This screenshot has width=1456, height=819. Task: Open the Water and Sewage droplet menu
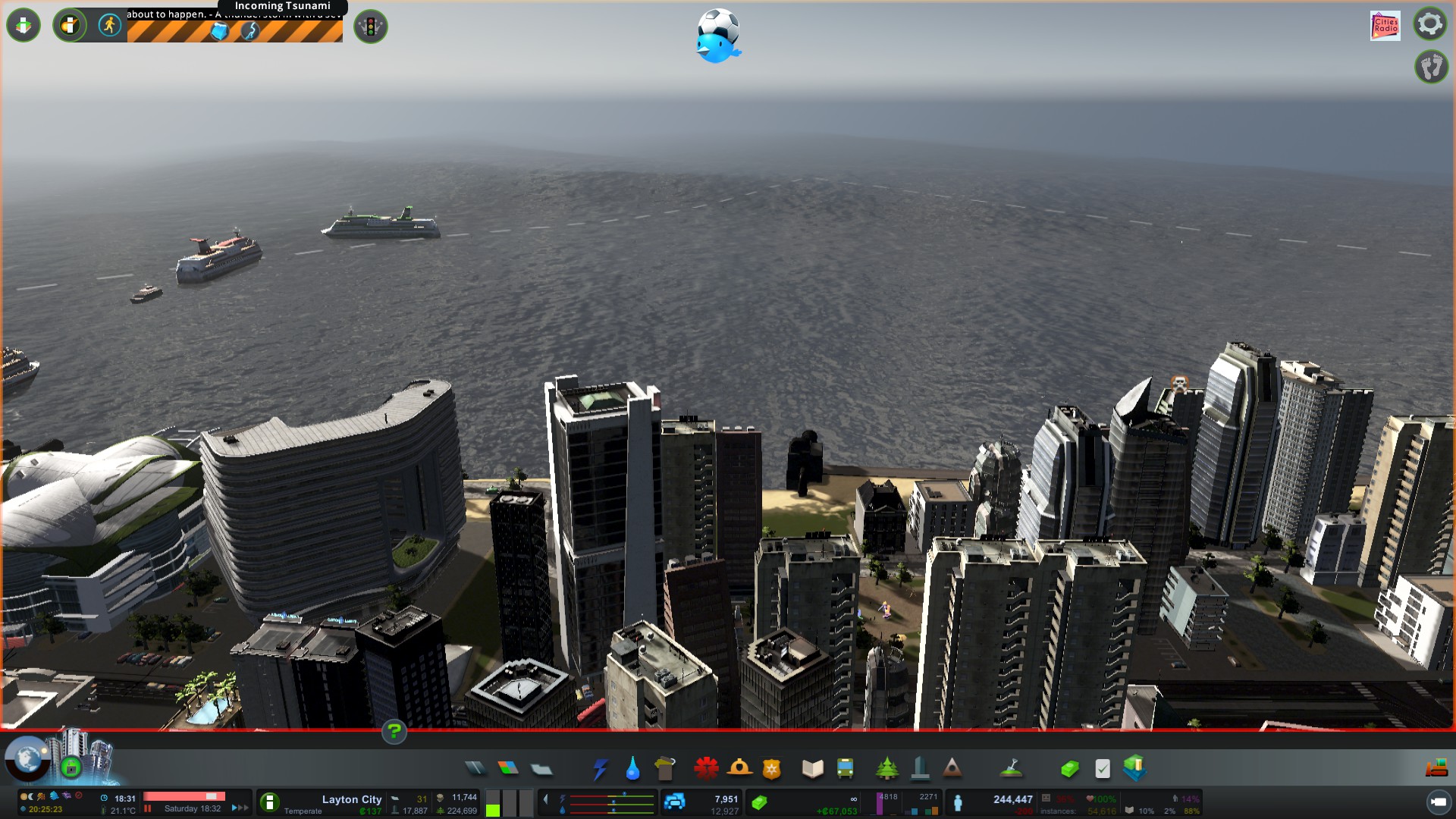click(x=632, y=769)
